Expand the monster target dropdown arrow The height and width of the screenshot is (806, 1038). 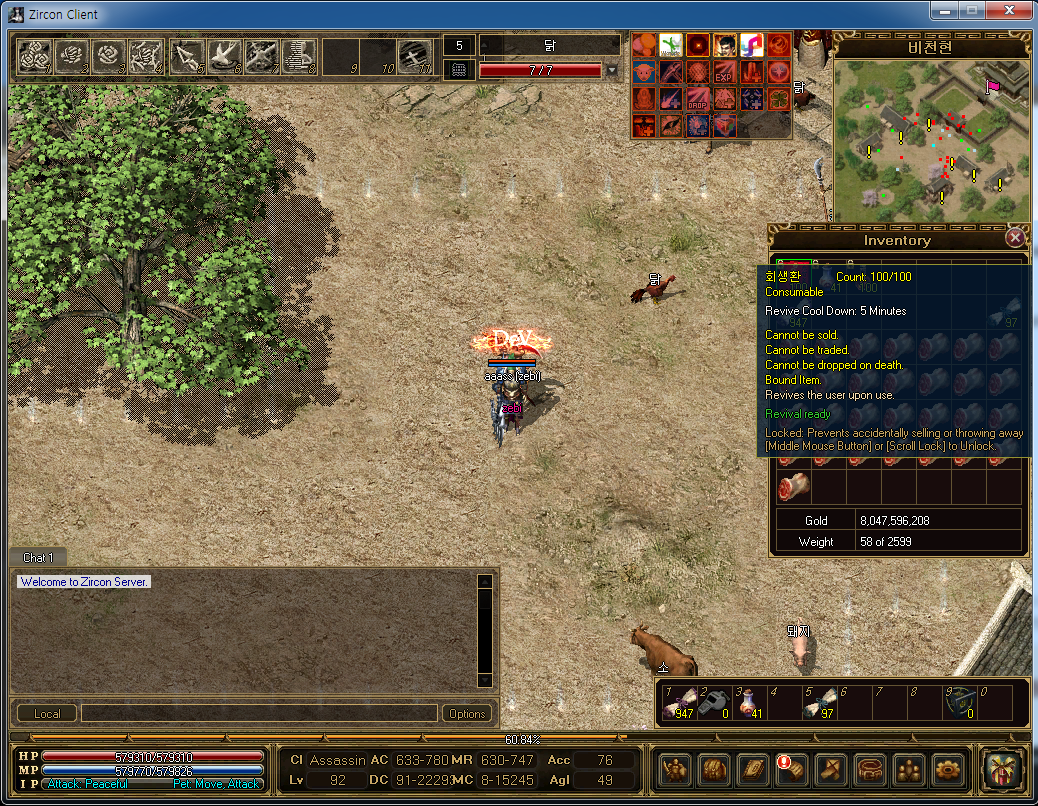(612, 71)
